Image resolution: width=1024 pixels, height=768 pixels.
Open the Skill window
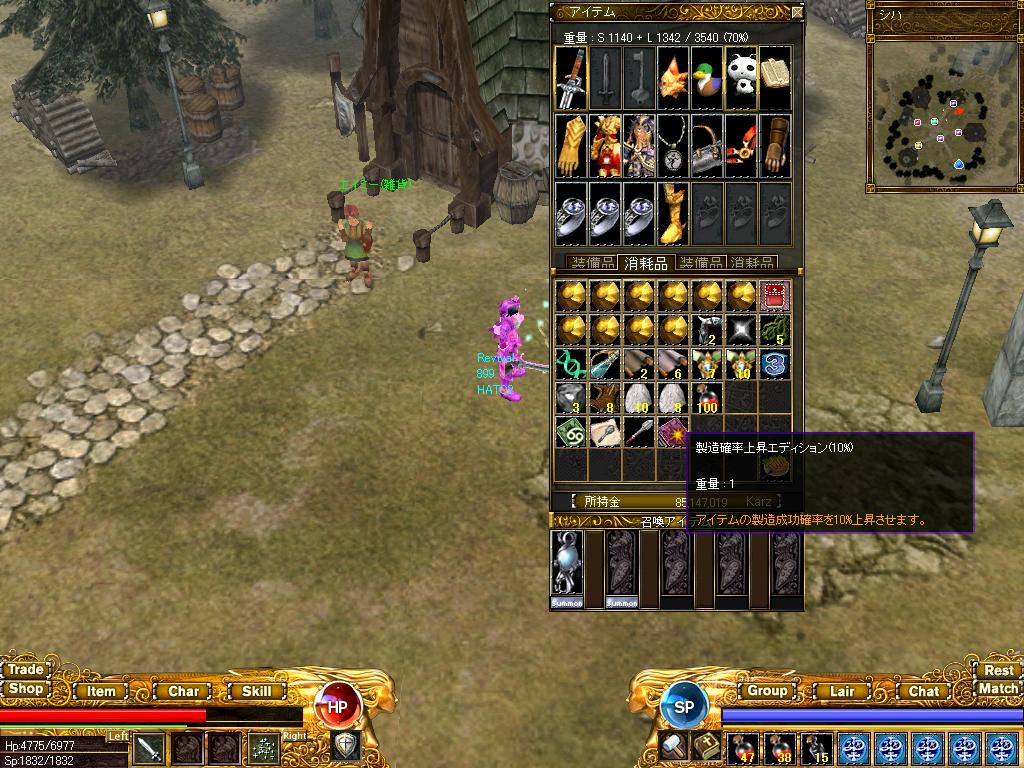[257, 691]
